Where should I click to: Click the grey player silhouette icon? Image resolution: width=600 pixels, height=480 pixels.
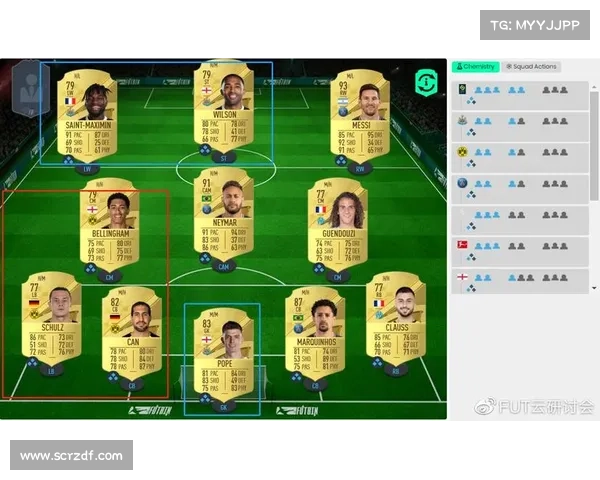pyautogui.click(x=29, y=85)
